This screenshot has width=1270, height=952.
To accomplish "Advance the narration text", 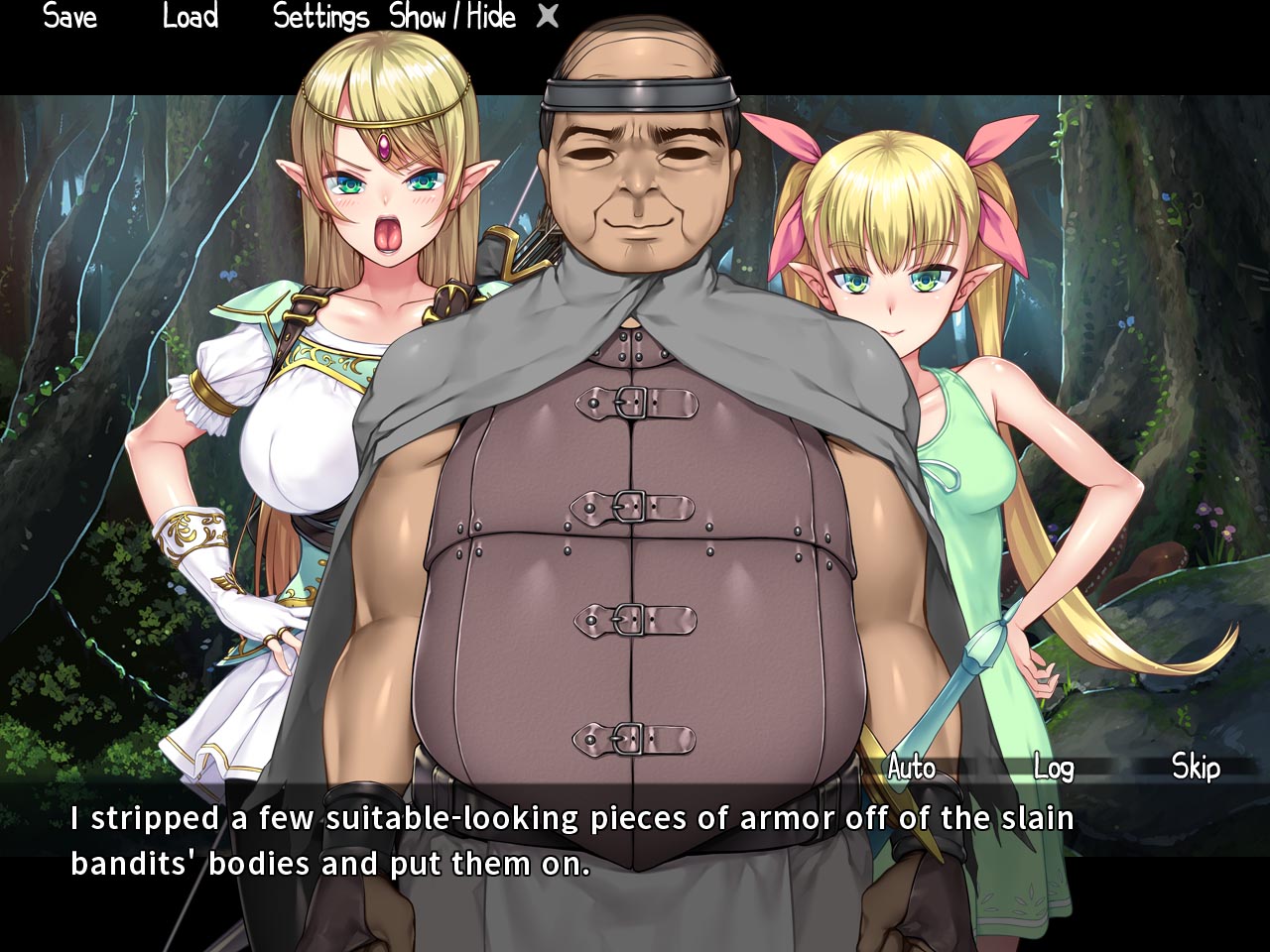I will [x=571, y=841].
